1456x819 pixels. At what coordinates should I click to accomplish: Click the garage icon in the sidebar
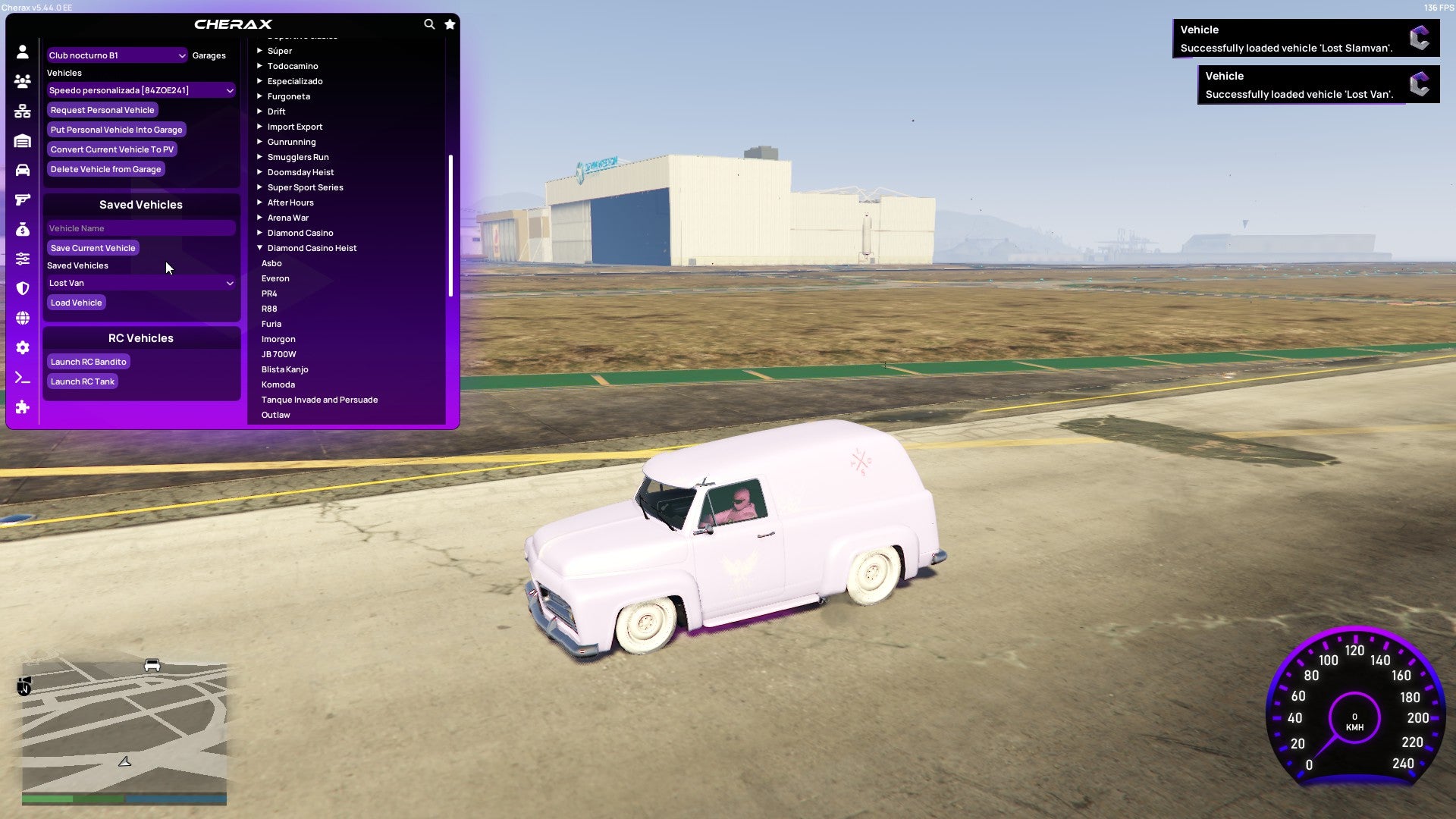(x=23, y=140)
